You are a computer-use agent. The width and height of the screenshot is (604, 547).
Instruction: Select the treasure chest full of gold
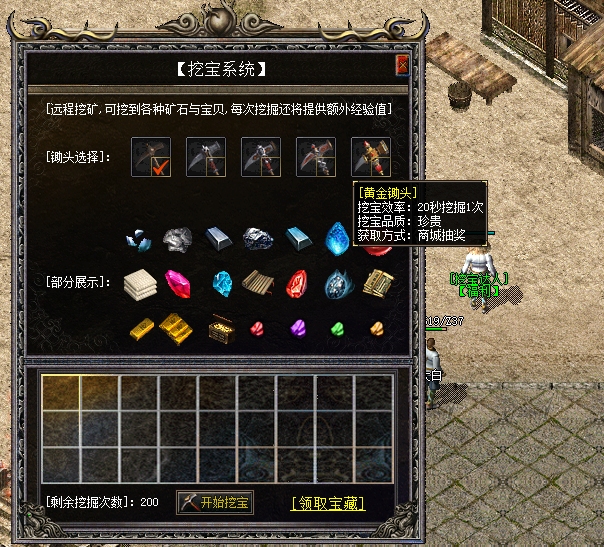(219, 327)
